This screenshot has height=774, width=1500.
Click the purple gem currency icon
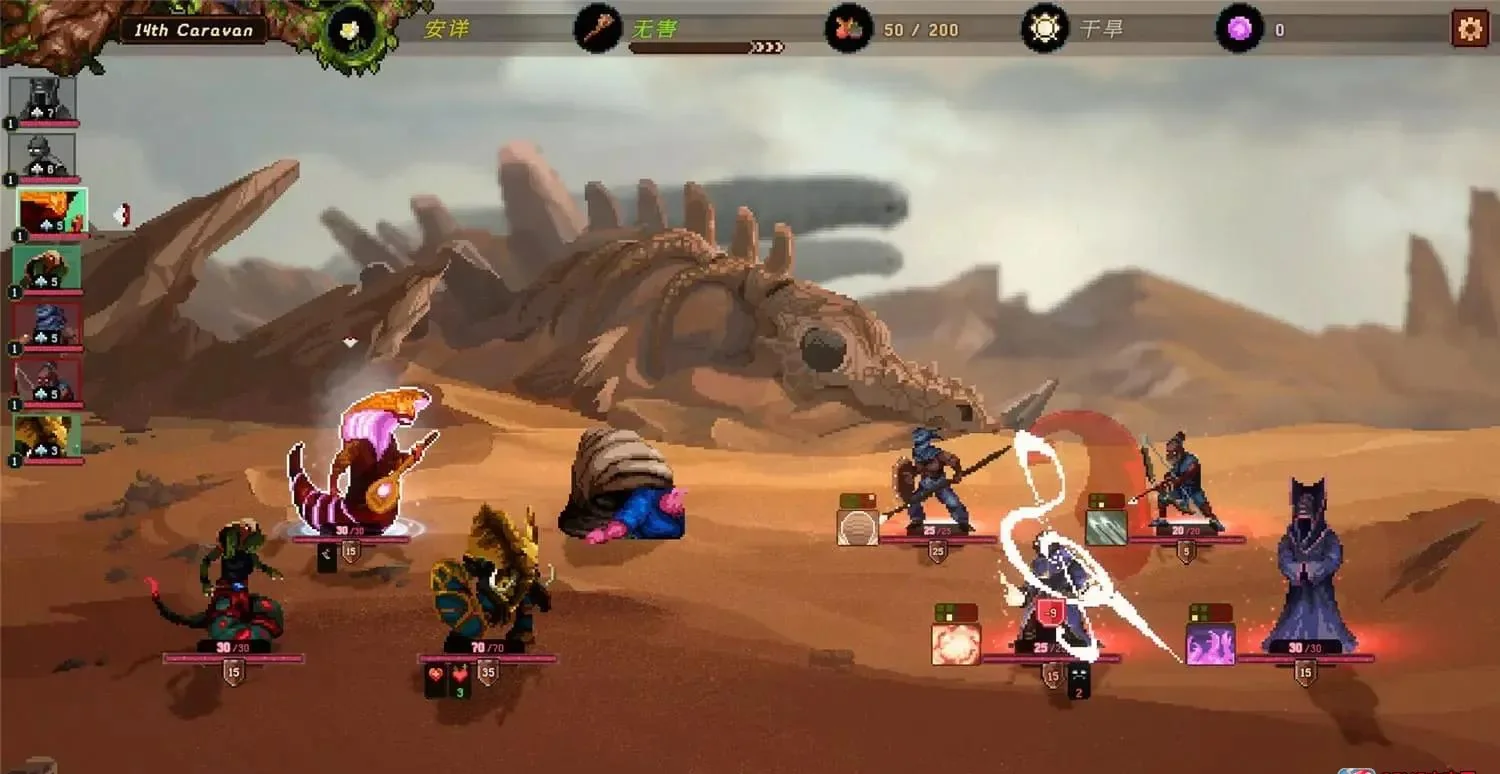click(x=1239, y=29)
